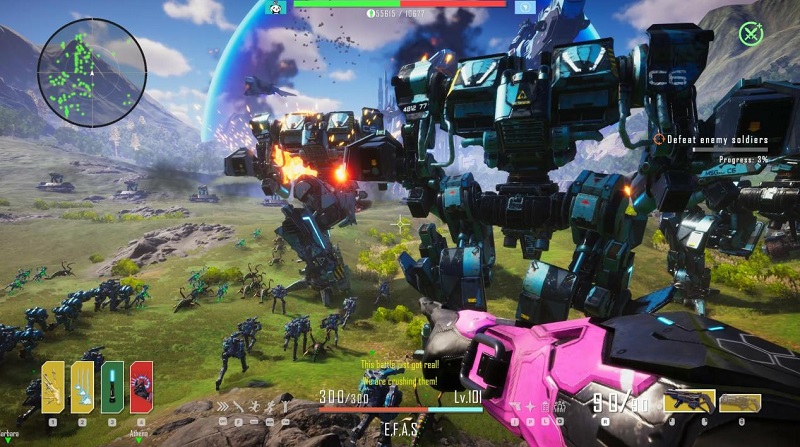The height and width of the screenshot is (447, 800).
Task: Select the yellow gun-burst ability card
Action: 53,386
